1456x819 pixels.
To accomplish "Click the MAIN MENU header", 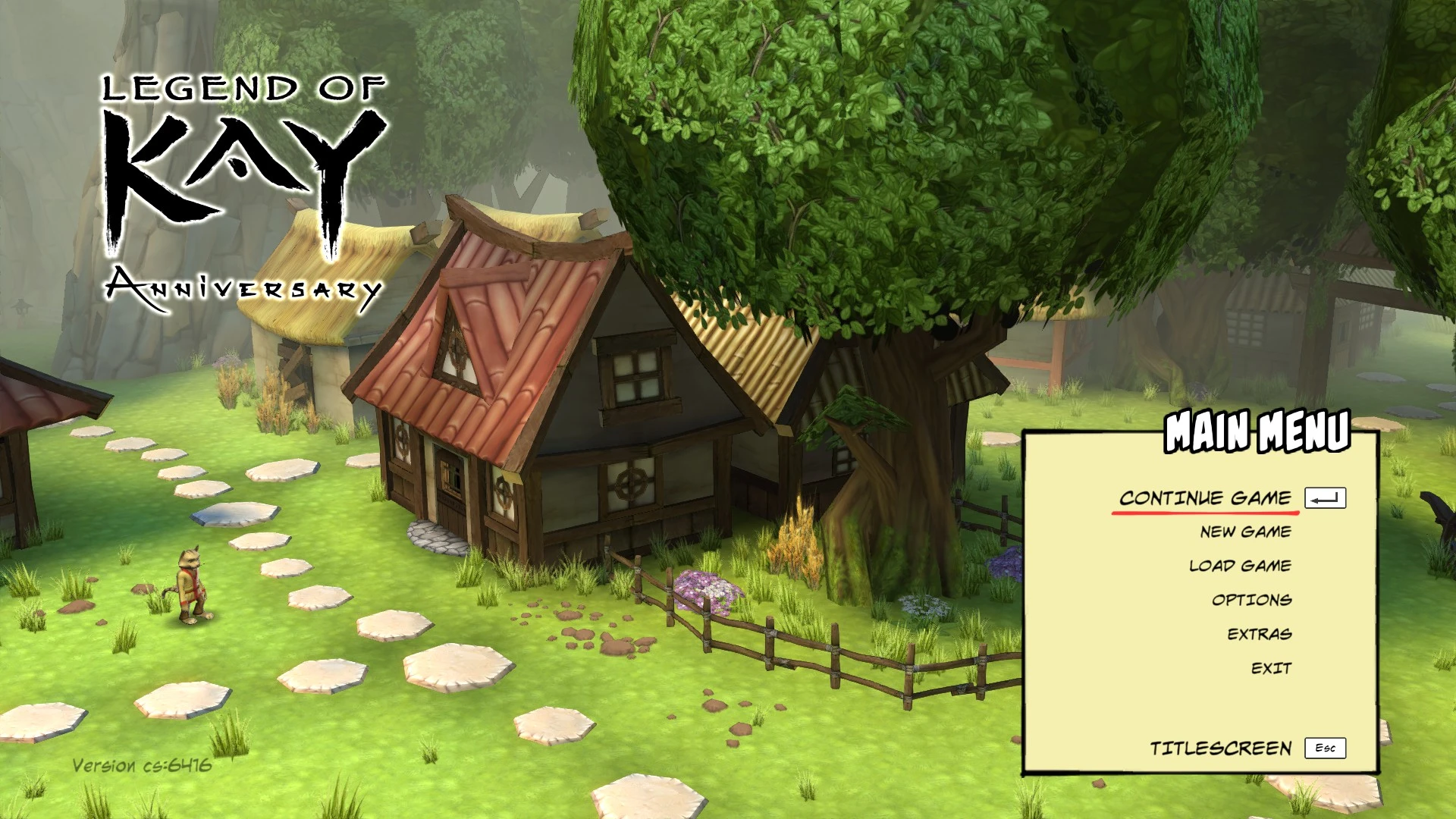I will tap(1257, 432).
